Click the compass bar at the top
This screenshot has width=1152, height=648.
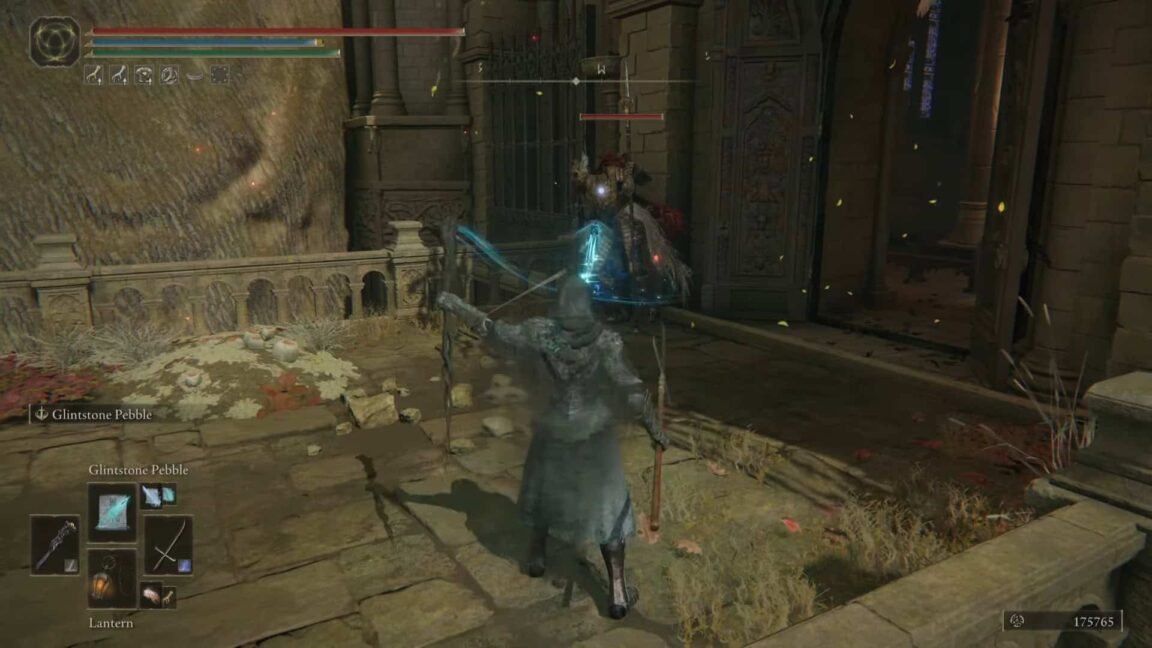tap(575, 80)
